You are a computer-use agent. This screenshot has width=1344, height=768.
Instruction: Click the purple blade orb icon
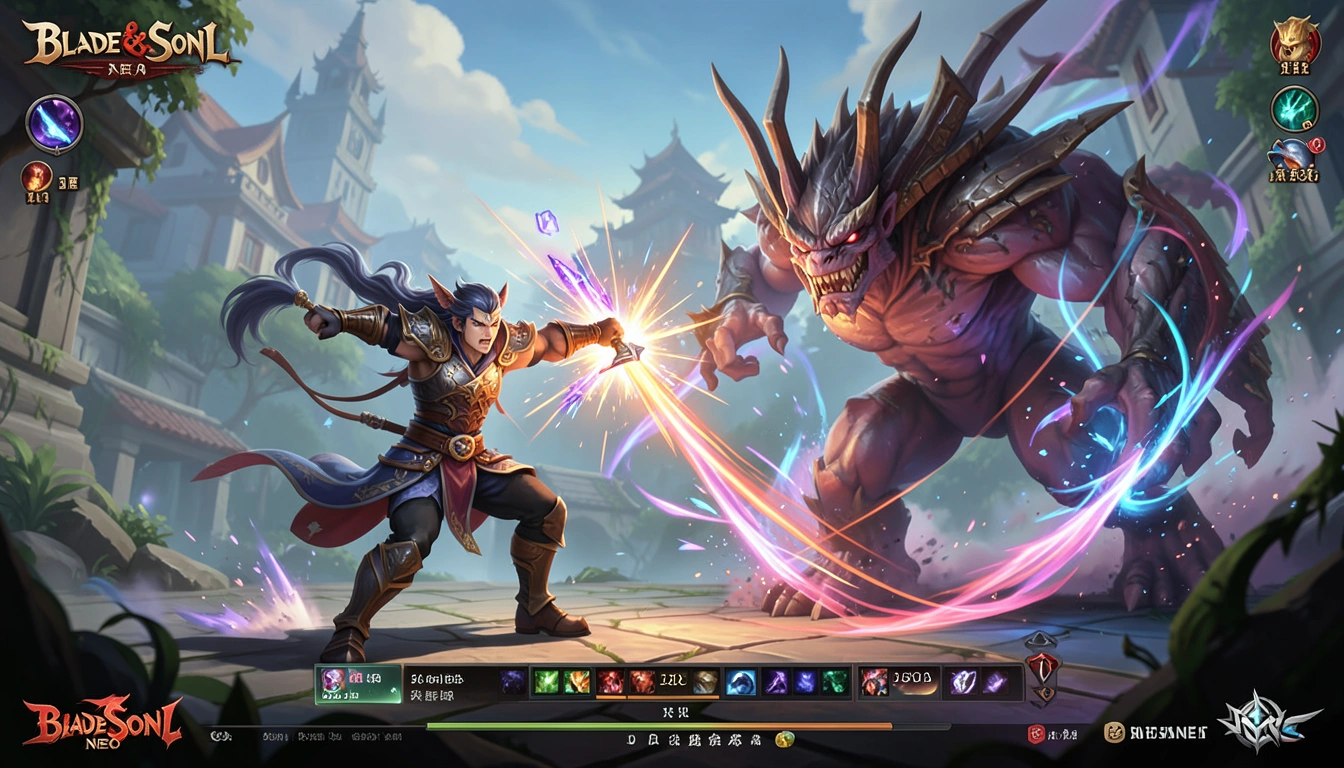[54, 124]
